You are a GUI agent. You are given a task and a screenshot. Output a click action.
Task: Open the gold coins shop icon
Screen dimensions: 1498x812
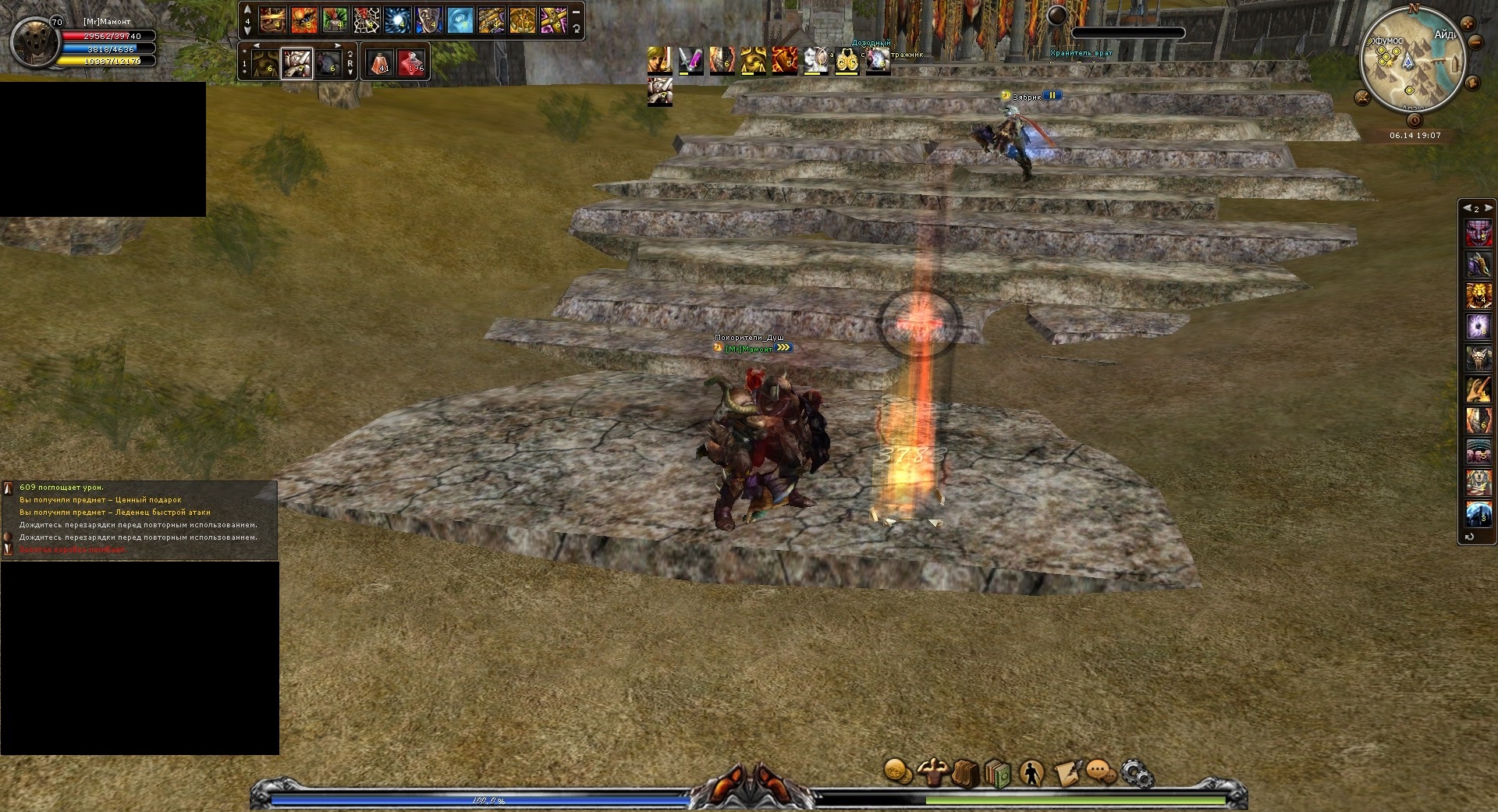(x=898, y=771)
